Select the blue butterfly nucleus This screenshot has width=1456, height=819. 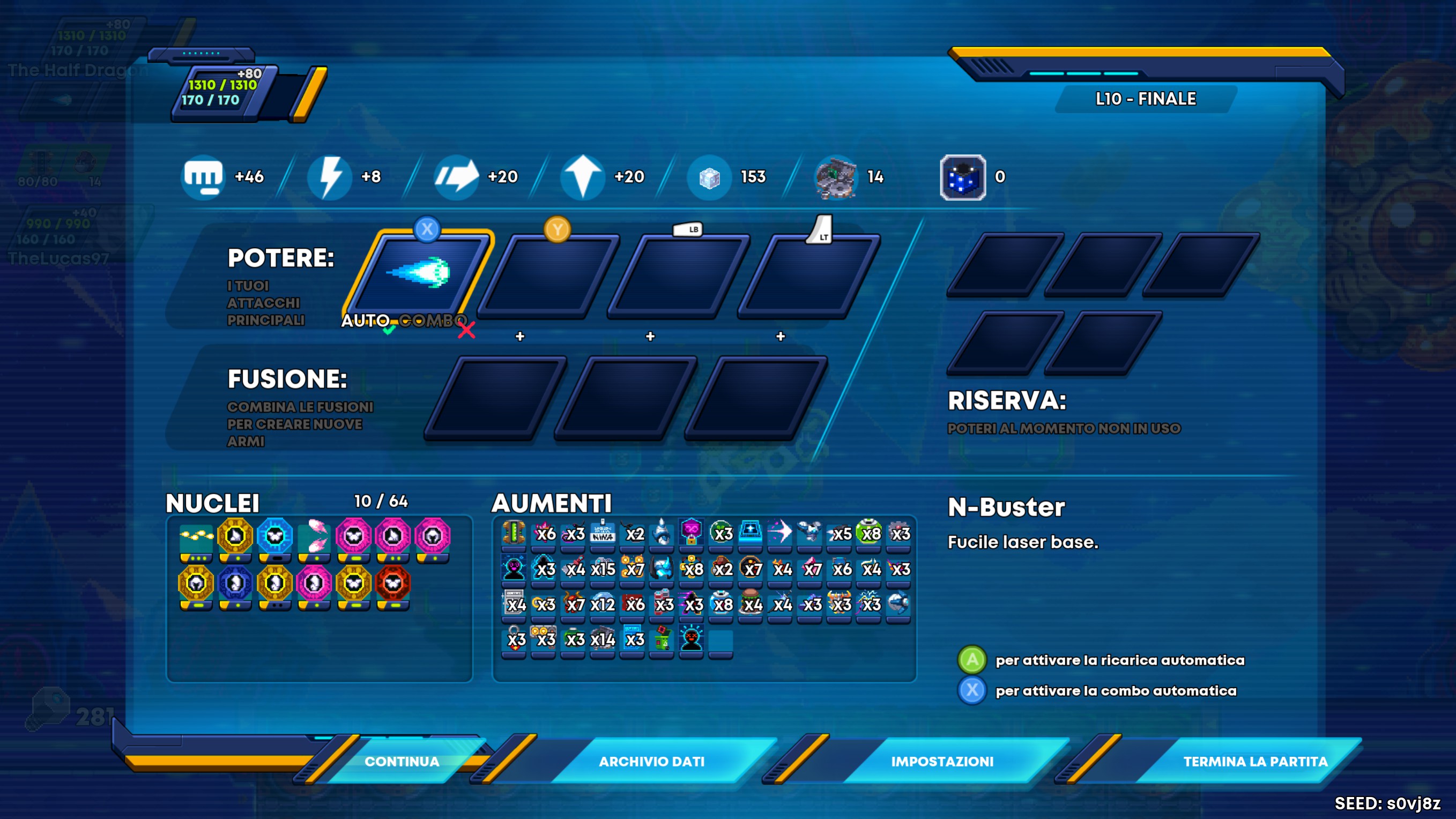click(x=274, y=535)
